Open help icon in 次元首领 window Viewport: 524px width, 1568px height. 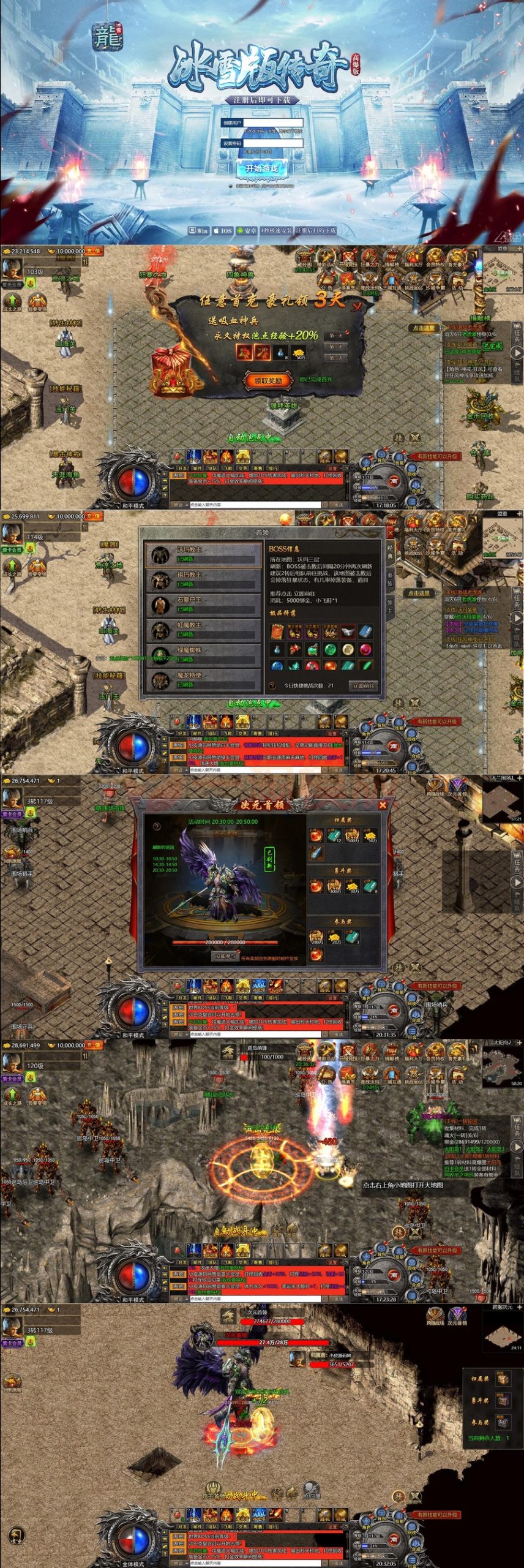(x=157, y=826)
